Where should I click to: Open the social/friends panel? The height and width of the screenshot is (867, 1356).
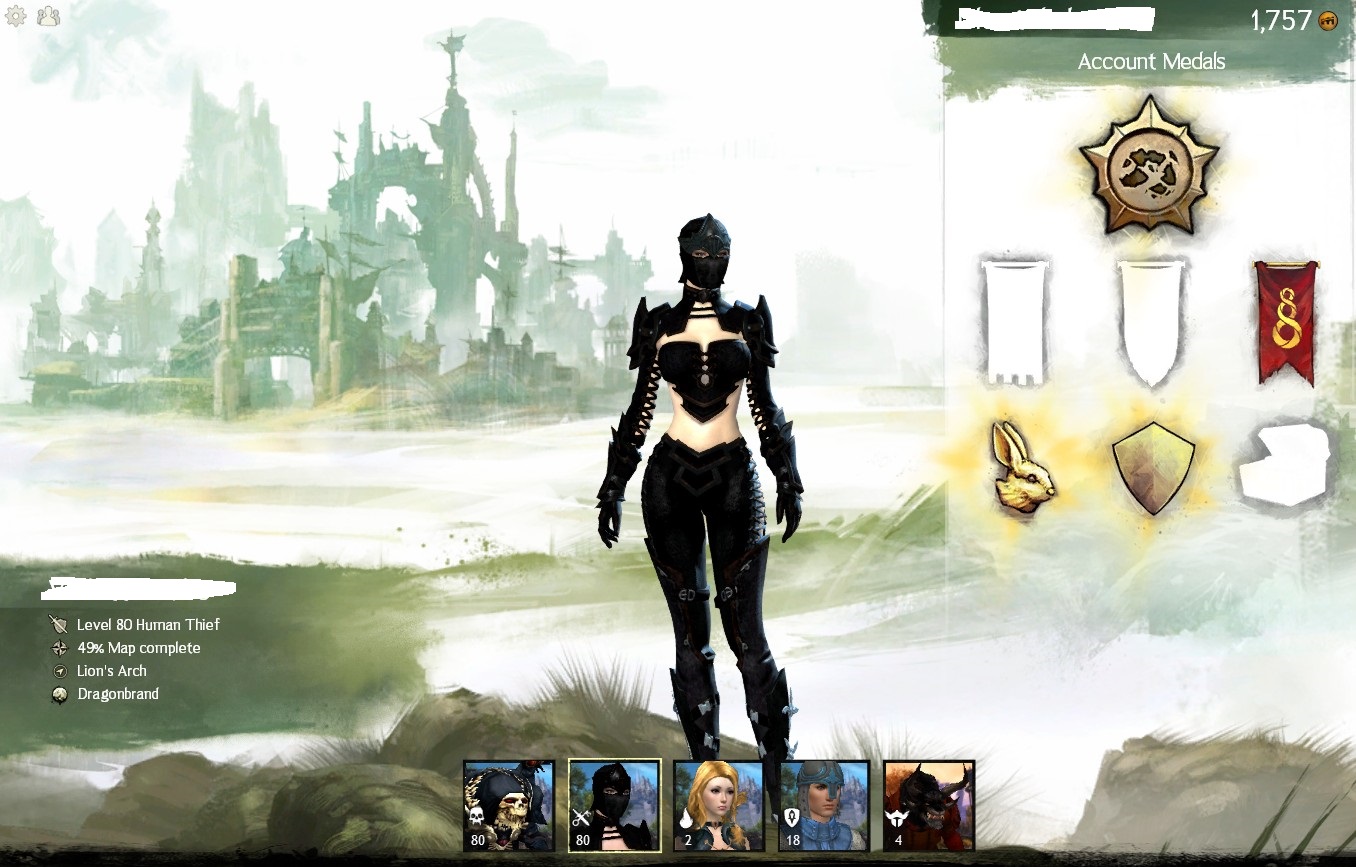[x=47, y=16]
